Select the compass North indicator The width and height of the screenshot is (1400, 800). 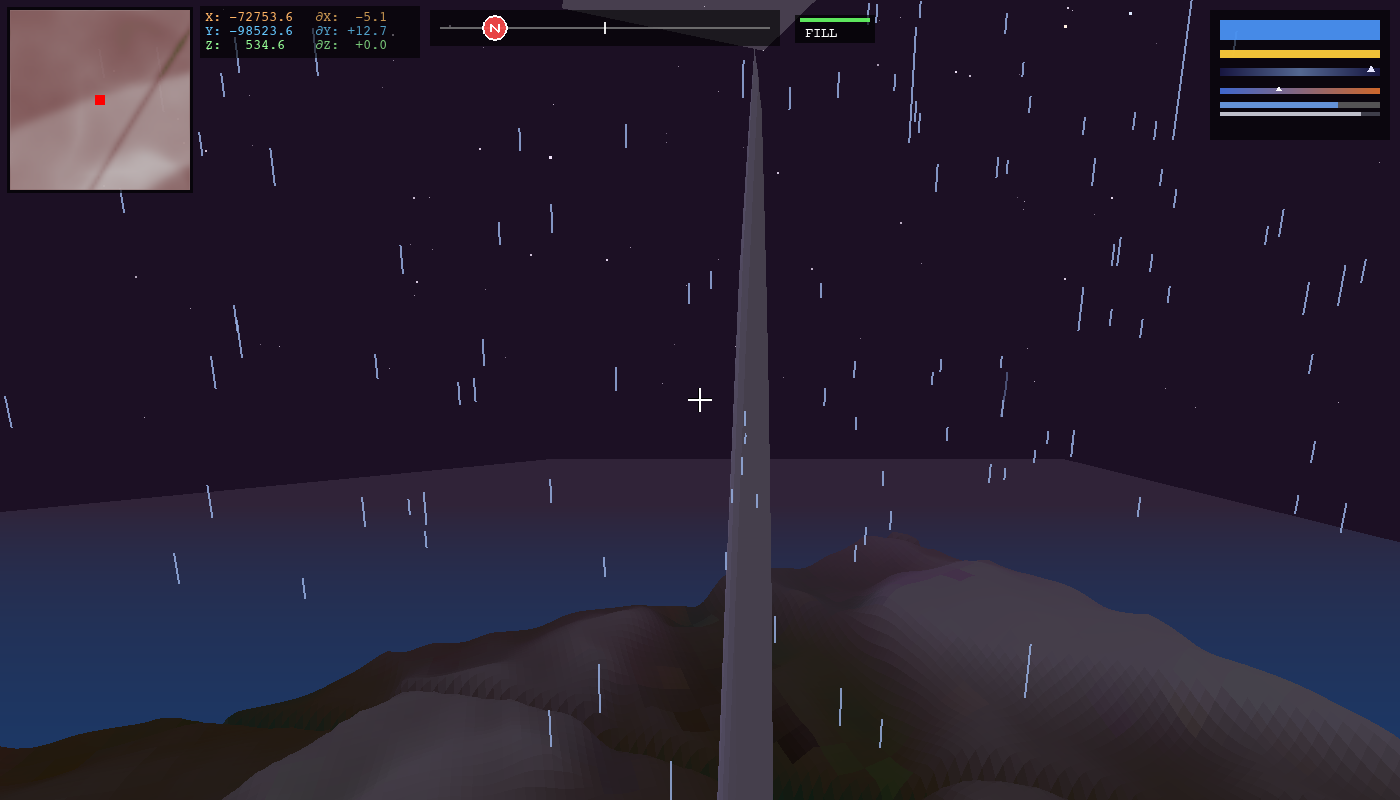[x=496, y=28]
